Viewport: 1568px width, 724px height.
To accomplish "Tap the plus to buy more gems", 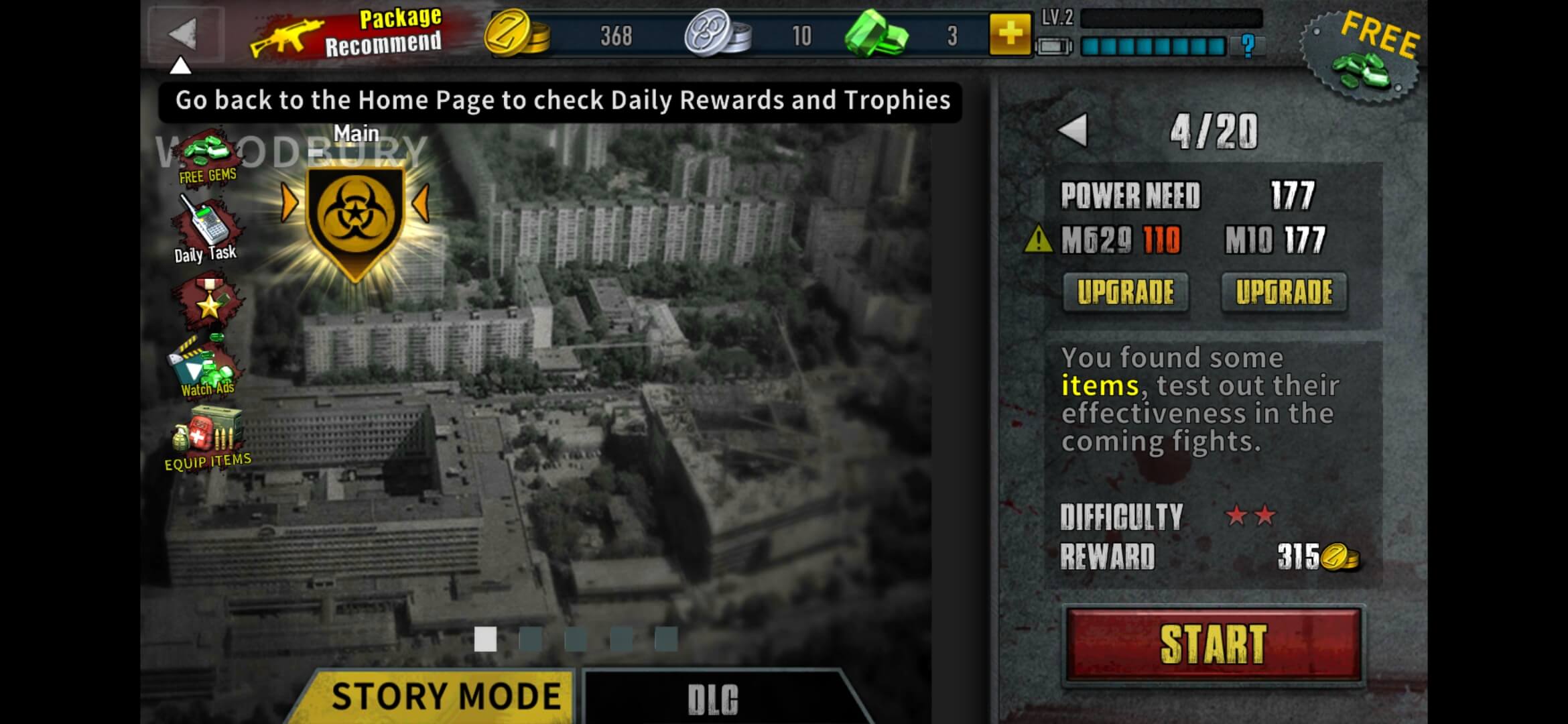I will 1012,35.
